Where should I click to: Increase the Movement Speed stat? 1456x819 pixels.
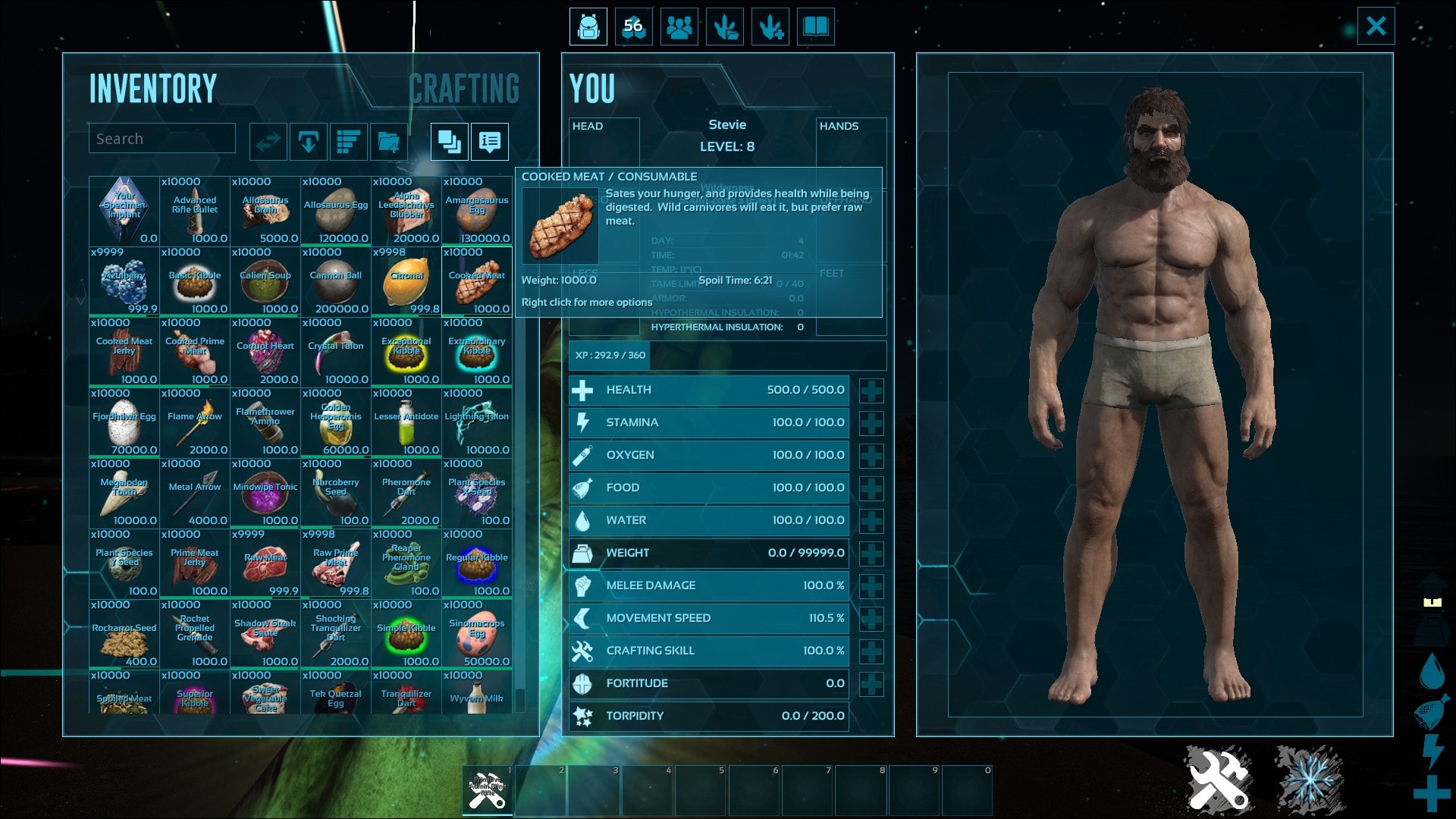coord(871,619)
